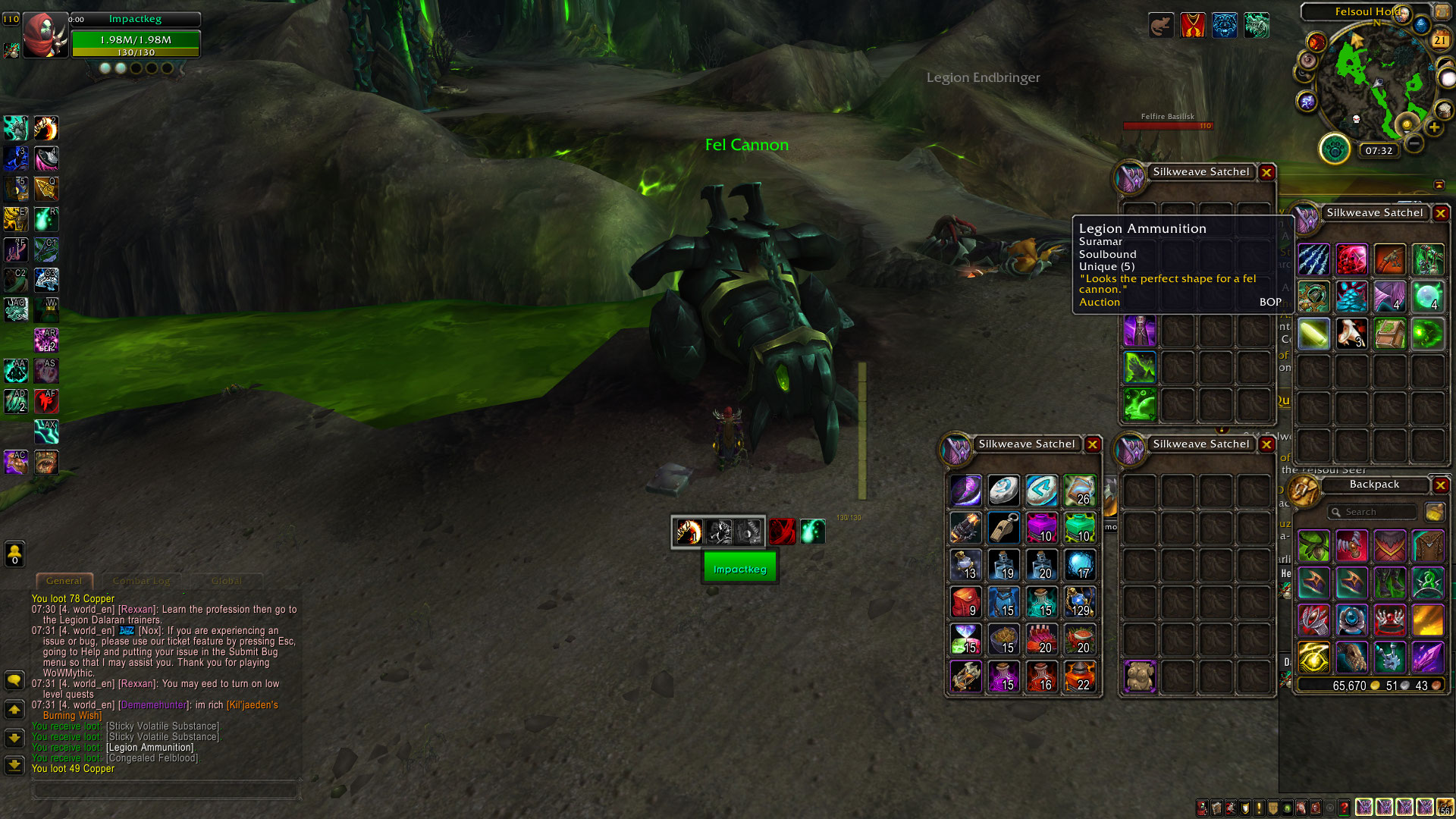Open the chat speech bubble menu button
Image resolution: width=1456 pixels, height=819 pixels.
14,680
